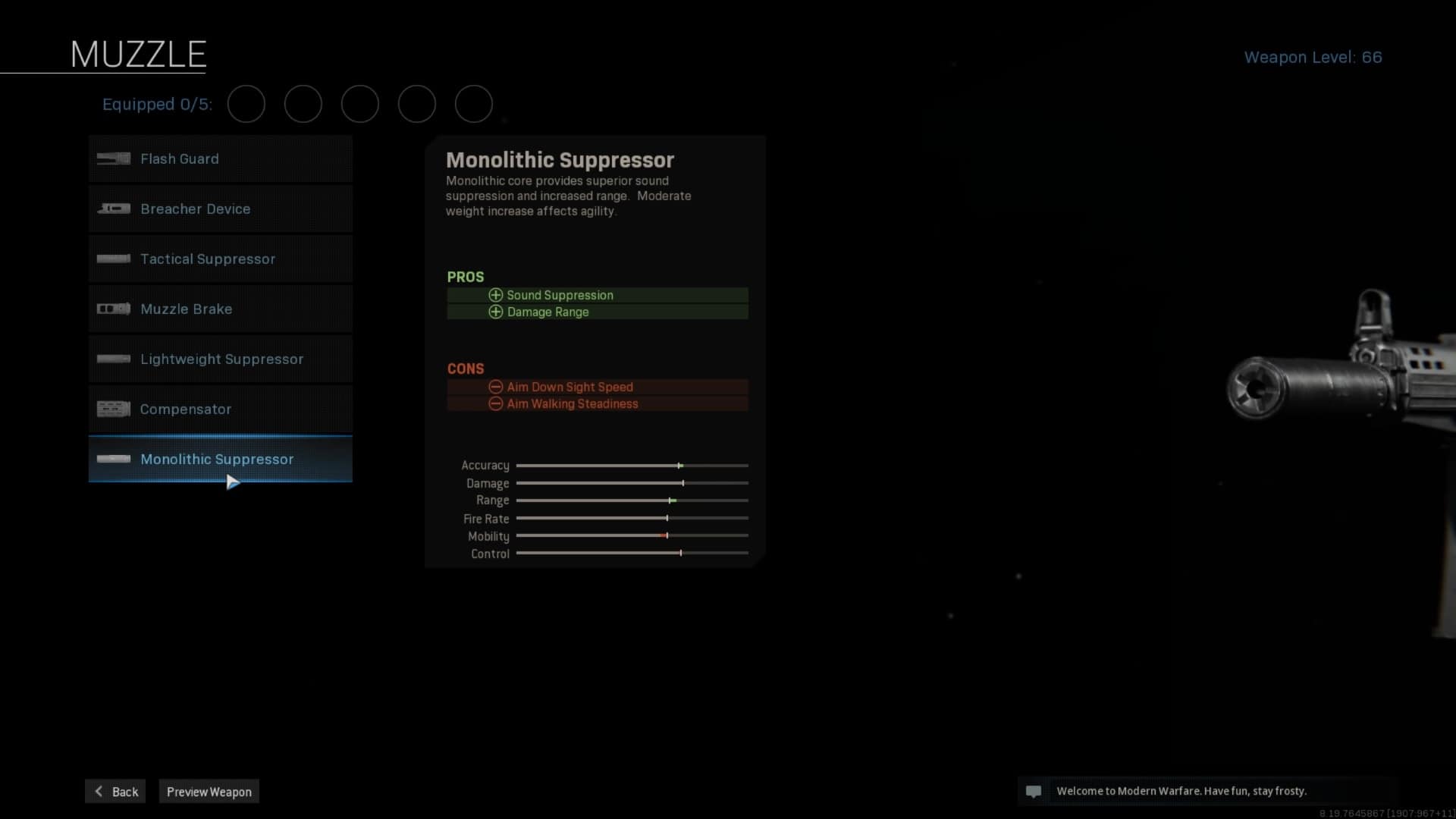
Task: Equip the Tactical Suppressor
Action: pyautogui.click(x=220, y=259)
